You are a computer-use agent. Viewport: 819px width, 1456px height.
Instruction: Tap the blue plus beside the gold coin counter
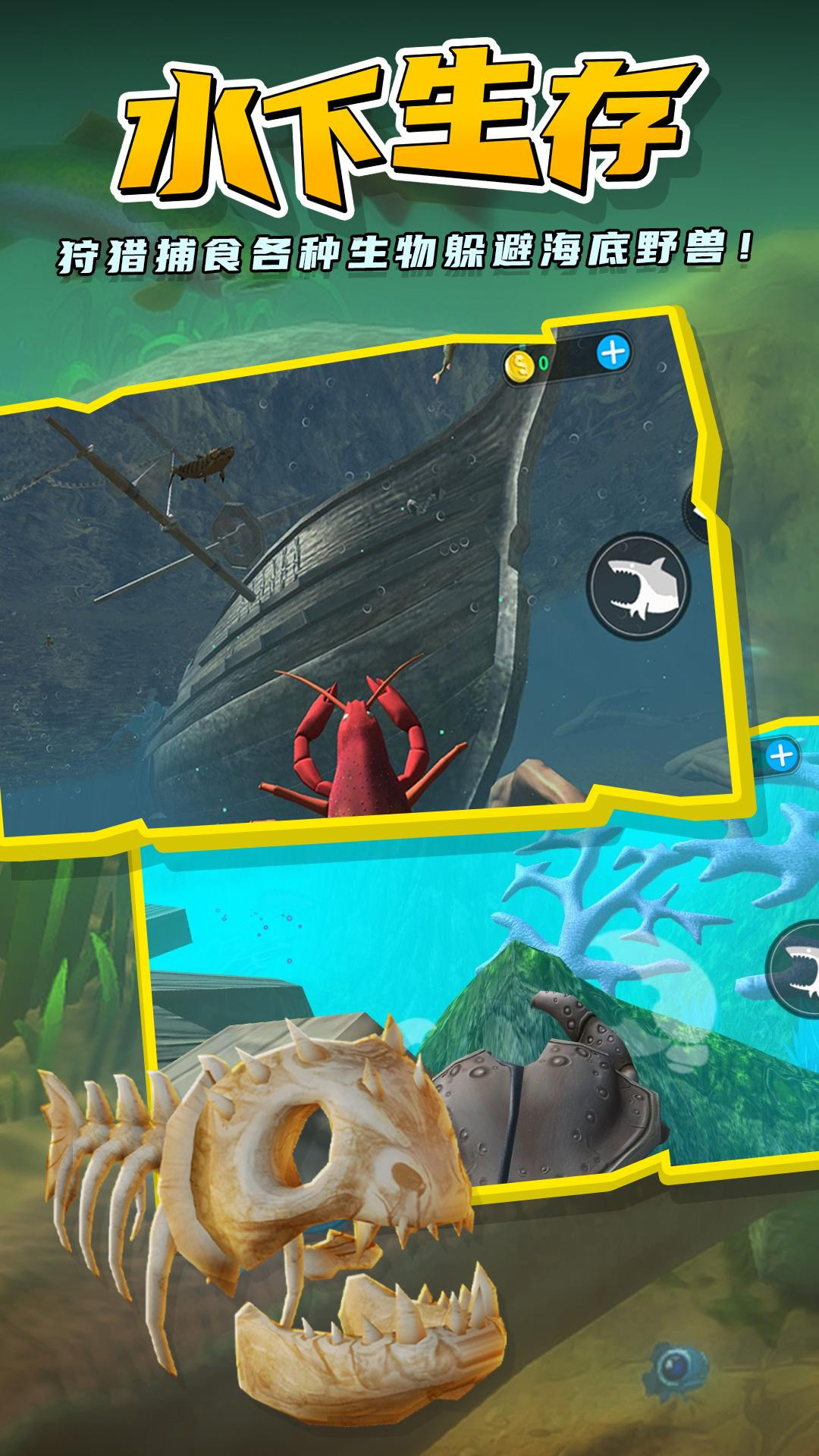(613, 352)
